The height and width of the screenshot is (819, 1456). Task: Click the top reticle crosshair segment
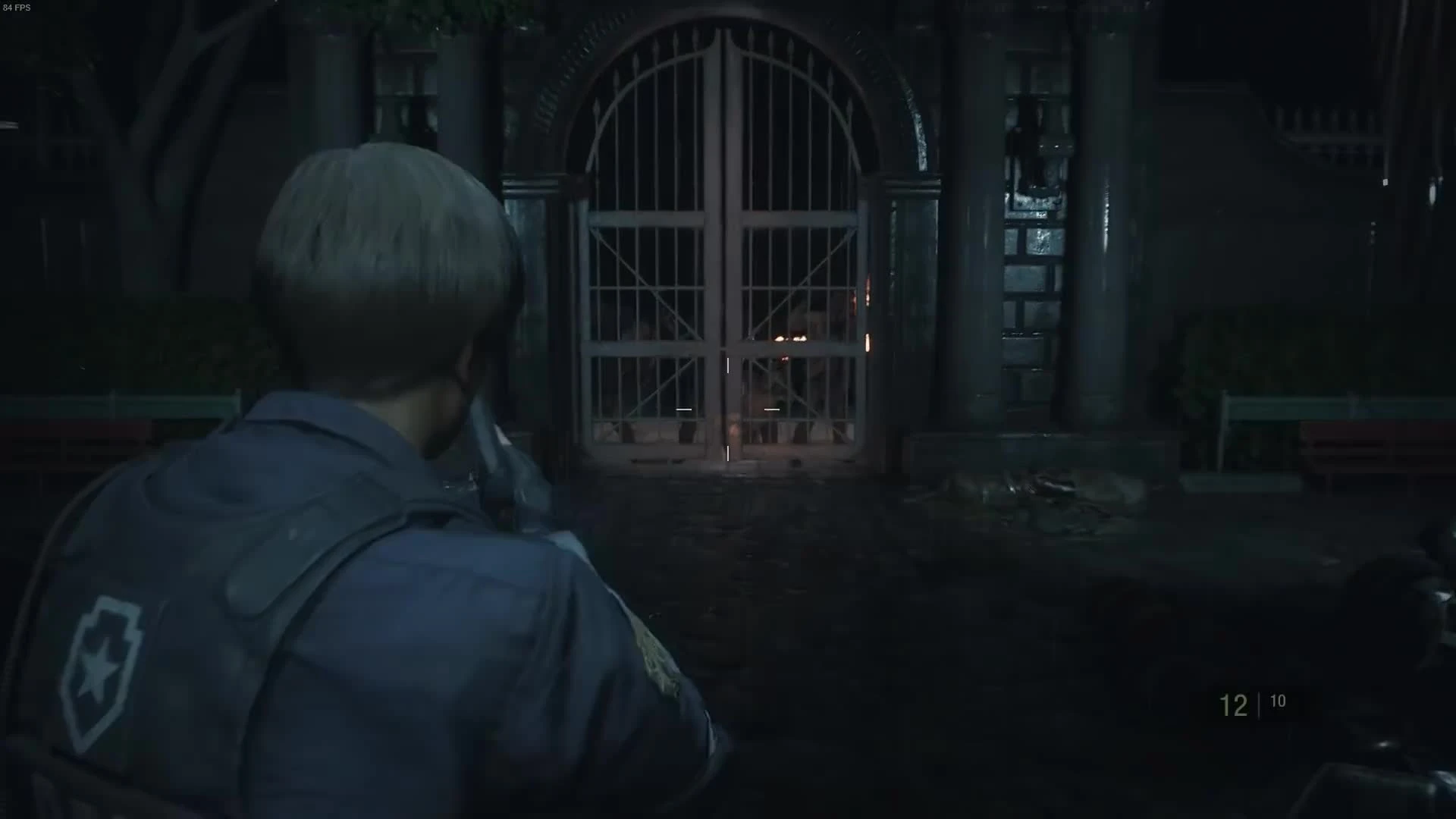click(x=728, y=365)
